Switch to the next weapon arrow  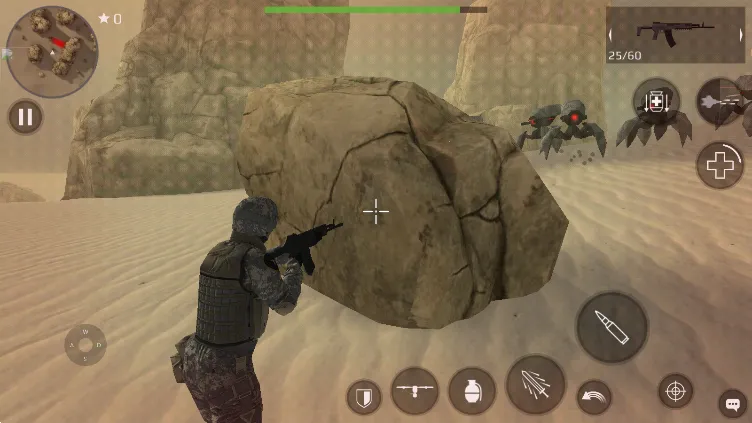pyautogui.click(x=741, y=34)
